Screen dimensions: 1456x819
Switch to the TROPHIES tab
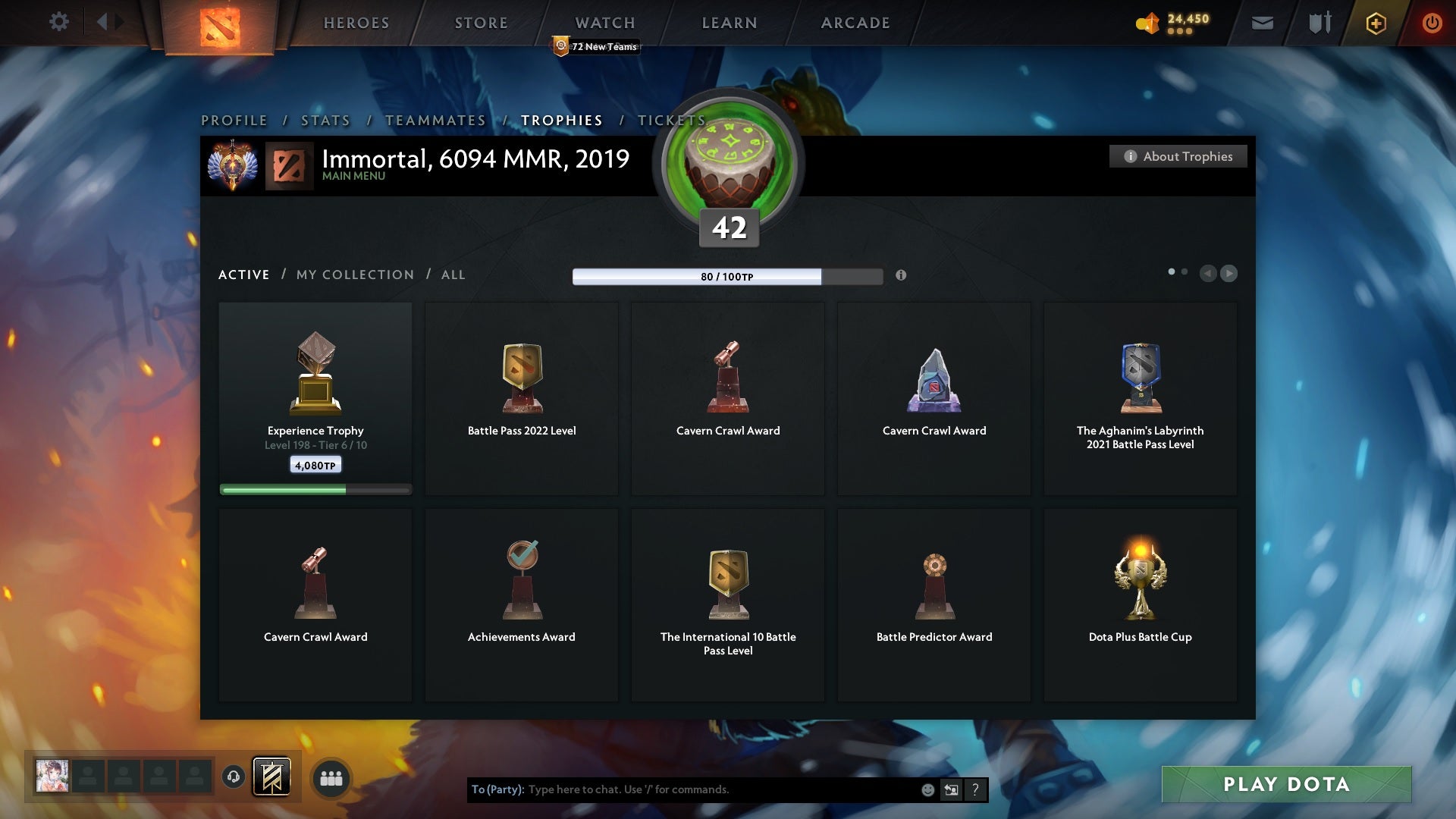click(561, 120)
